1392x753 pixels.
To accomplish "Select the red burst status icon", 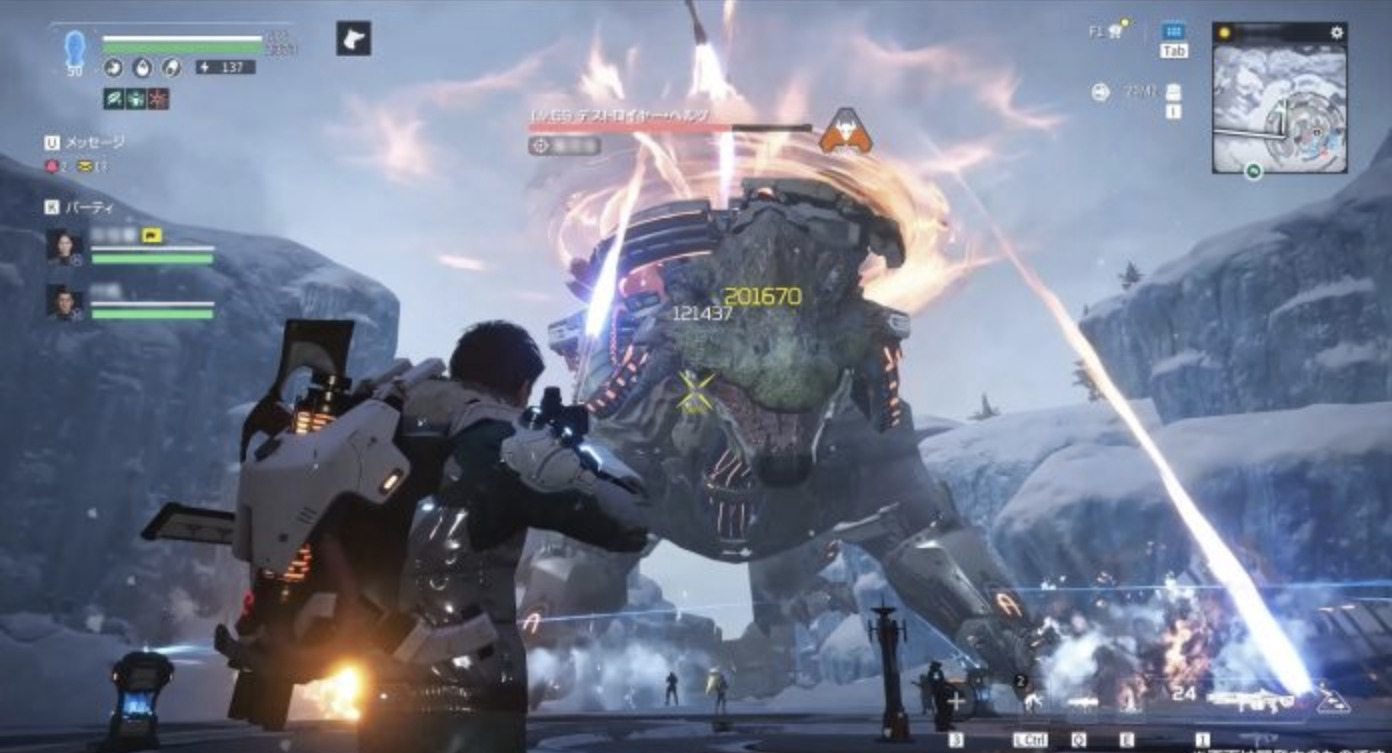I will tap(158, 98).
